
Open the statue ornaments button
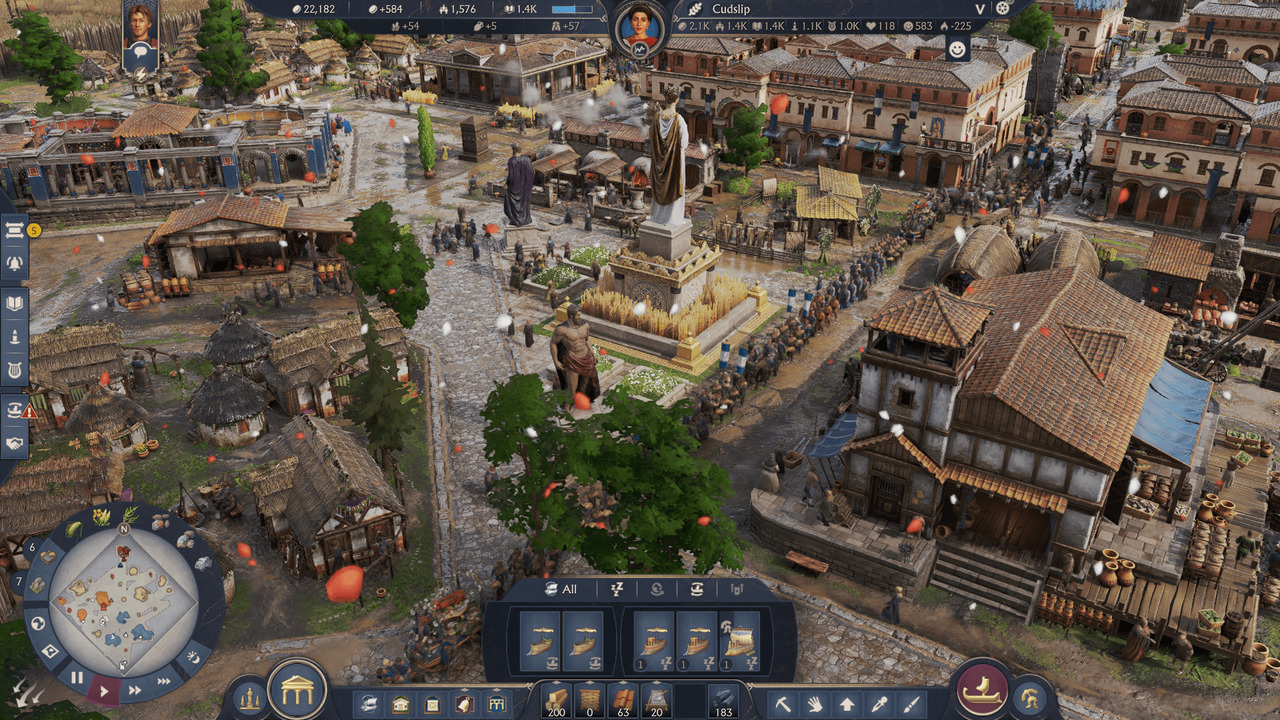(x=249, y=697)
